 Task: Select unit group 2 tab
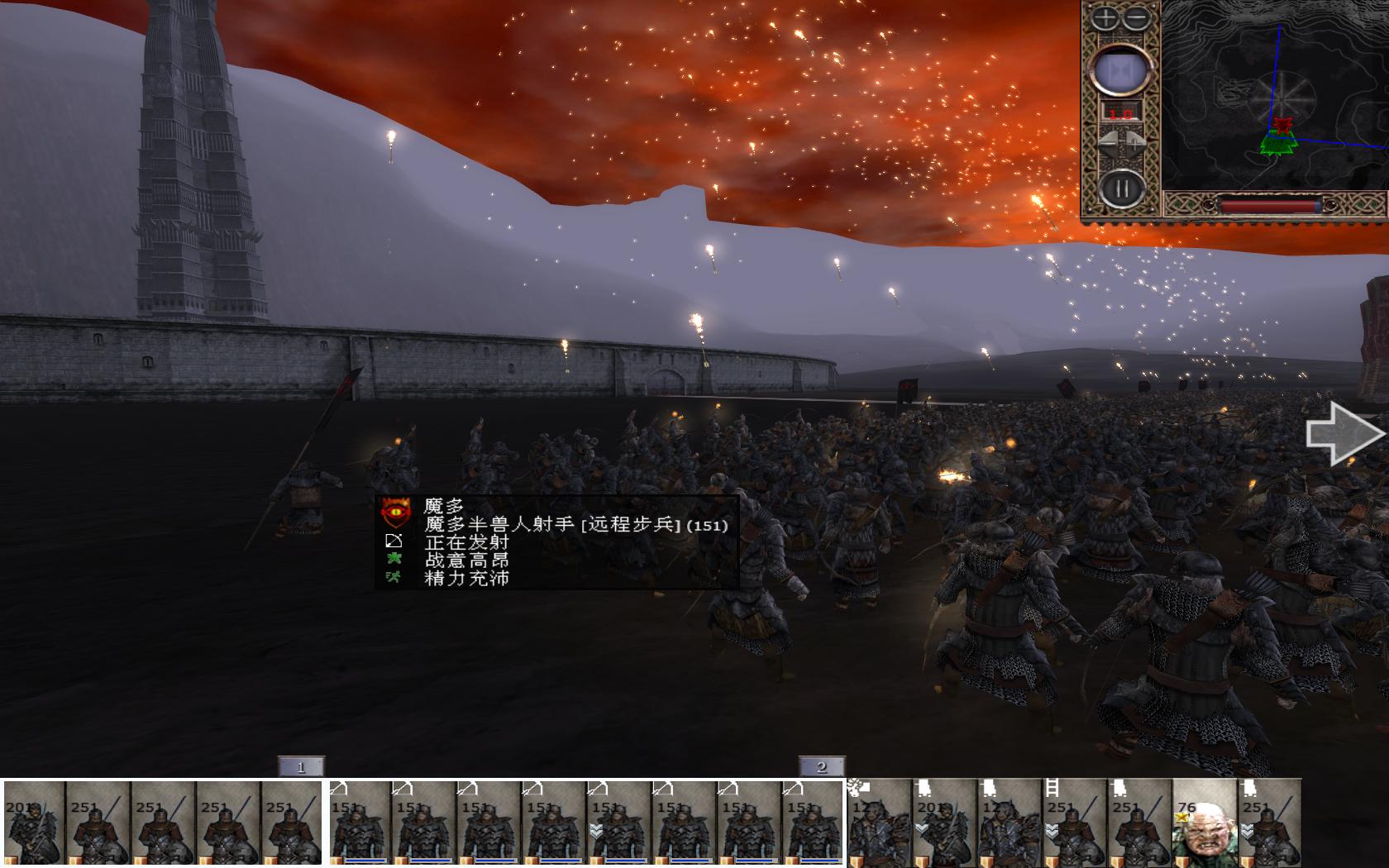[x=821, y=767]
